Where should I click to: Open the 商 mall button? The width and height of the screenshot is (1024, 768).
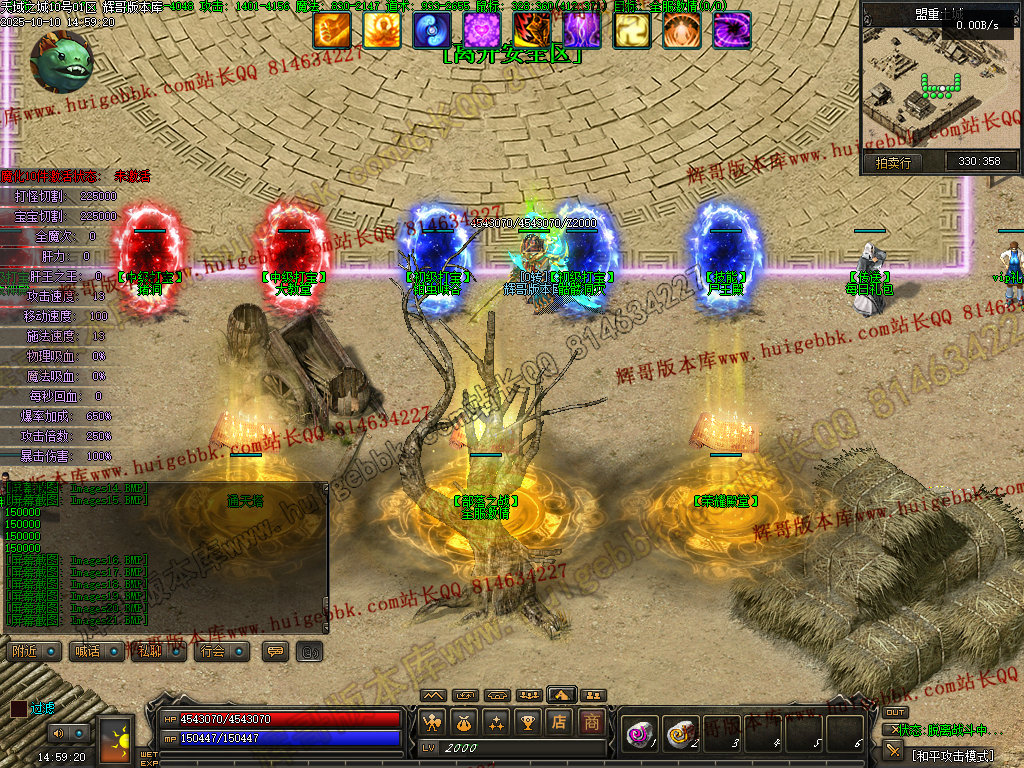[593, 722]
